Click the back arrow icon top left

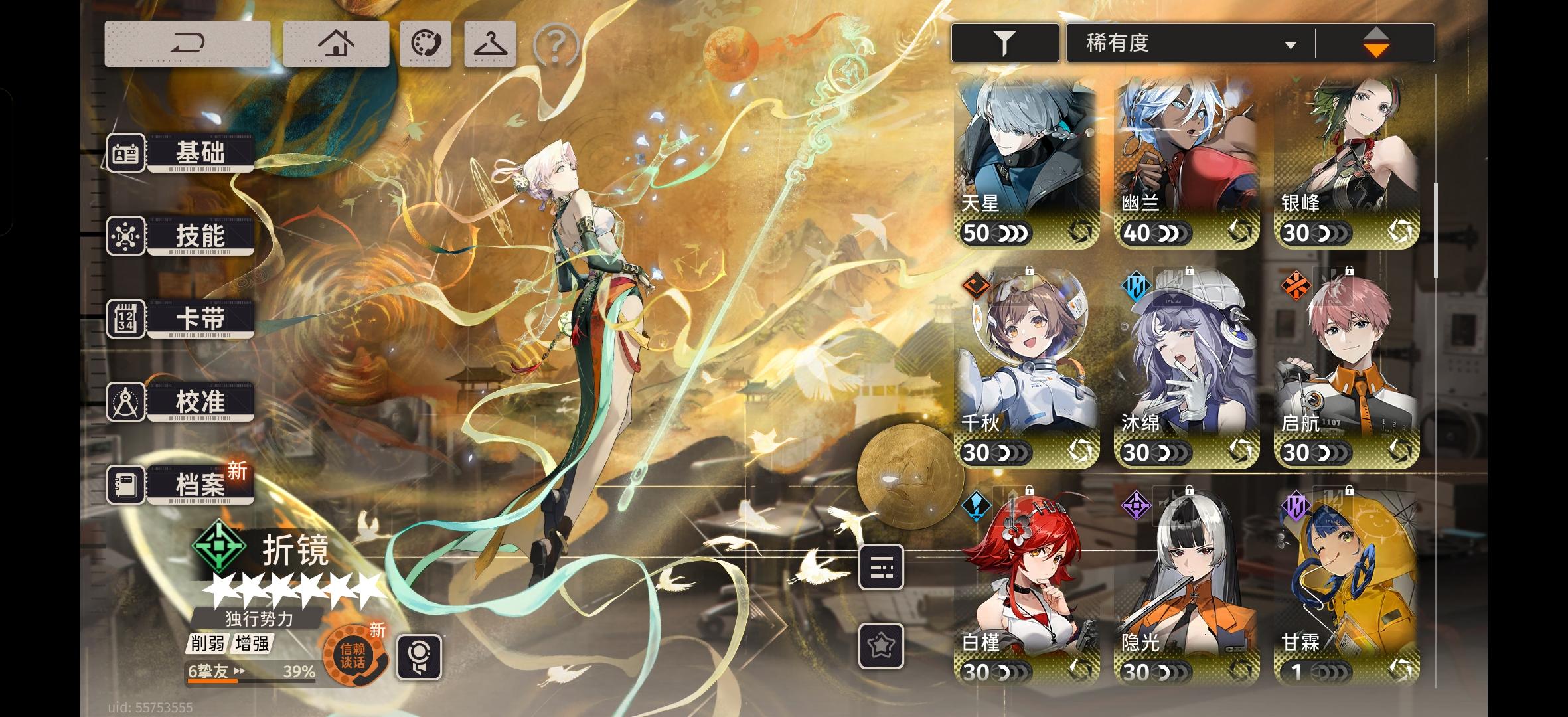click(189, 42)
